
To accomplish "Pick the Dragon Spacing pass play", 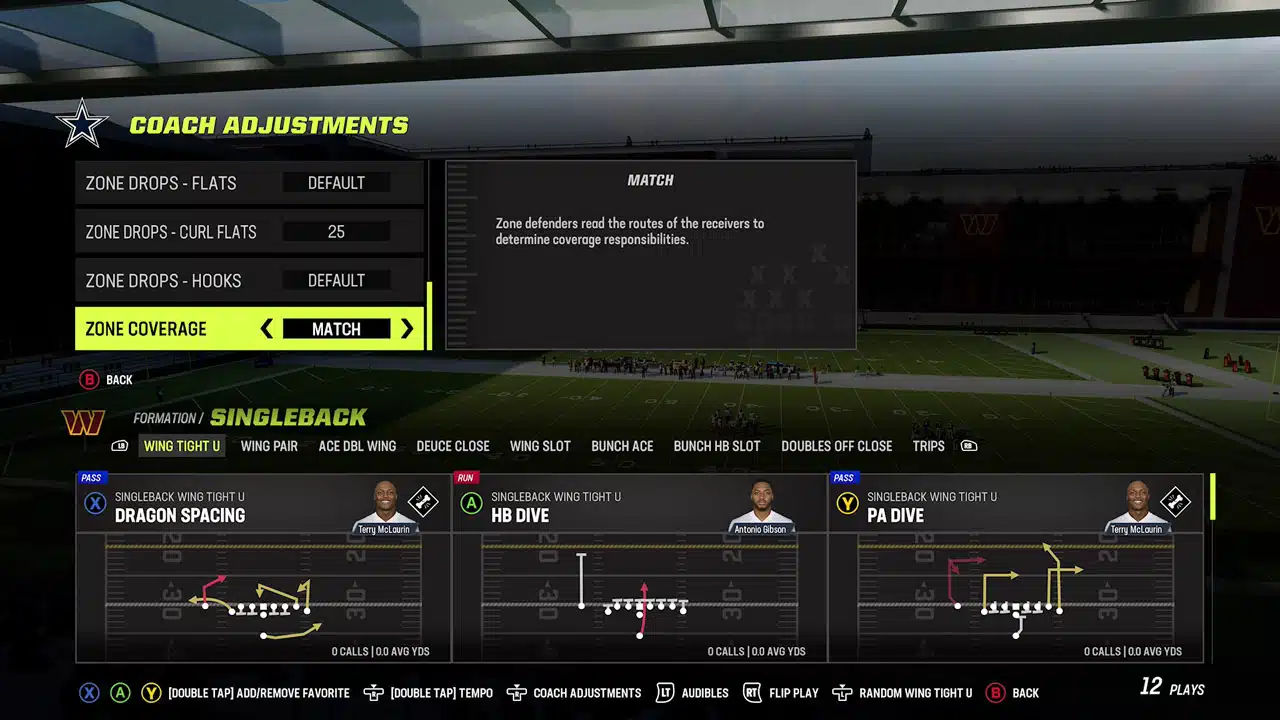I will pyautogui.click(x=263, y=567).
